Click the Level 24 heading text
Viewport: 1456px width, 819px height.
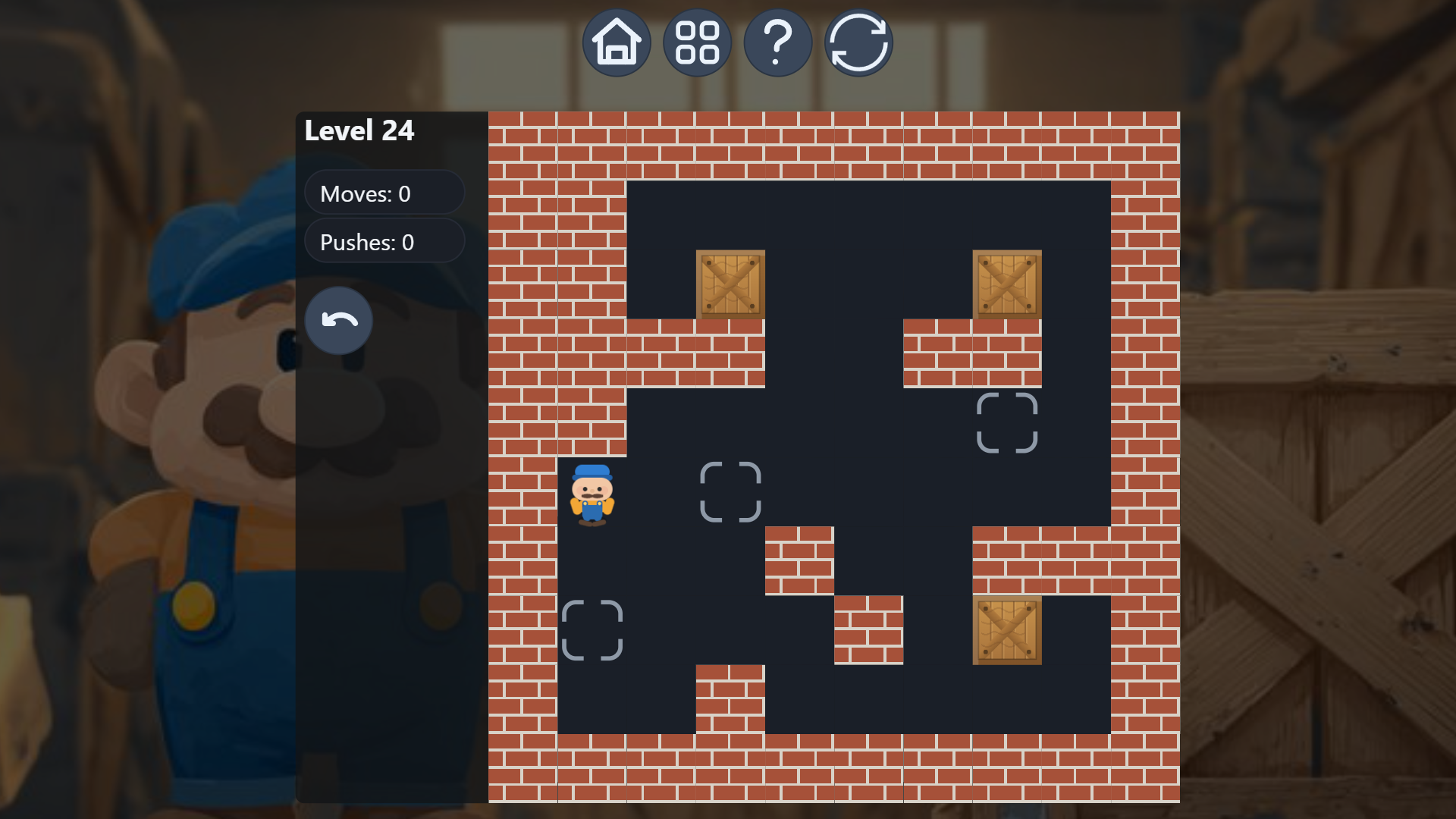coord(359,130)
